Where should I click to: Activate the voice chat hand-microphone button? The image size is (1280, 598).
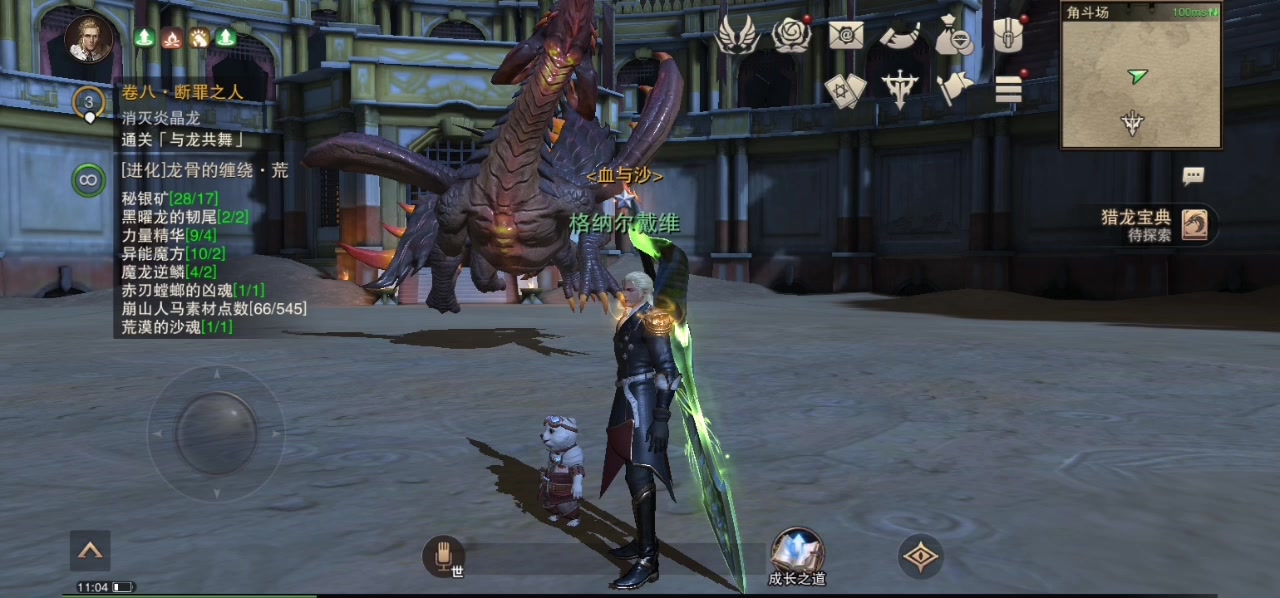click(442, 556)
